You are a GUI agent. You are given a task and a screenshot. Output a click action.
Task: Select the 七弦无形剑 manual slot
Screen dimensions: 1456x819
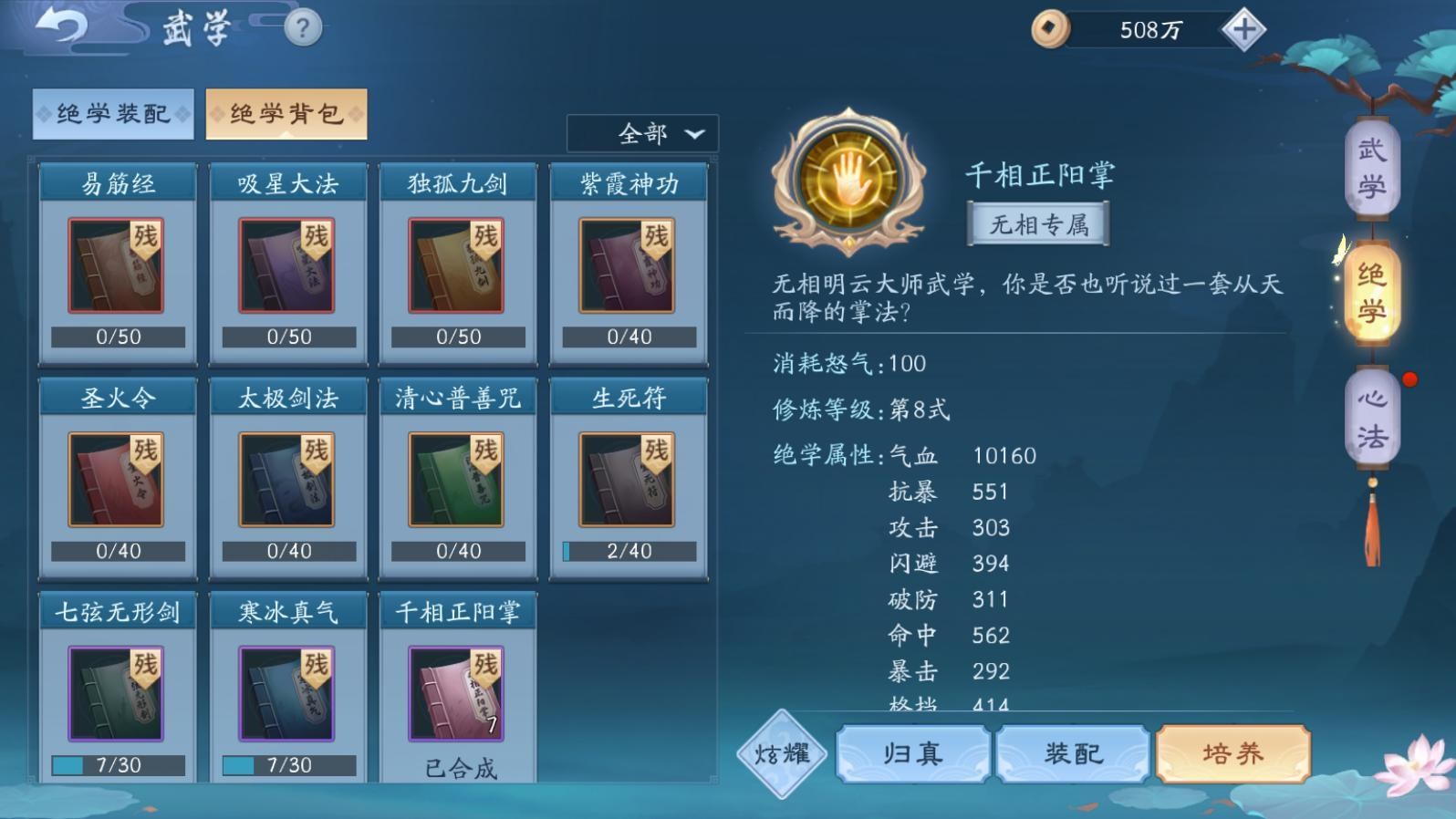pyautogui.click(x=118, y=693)
